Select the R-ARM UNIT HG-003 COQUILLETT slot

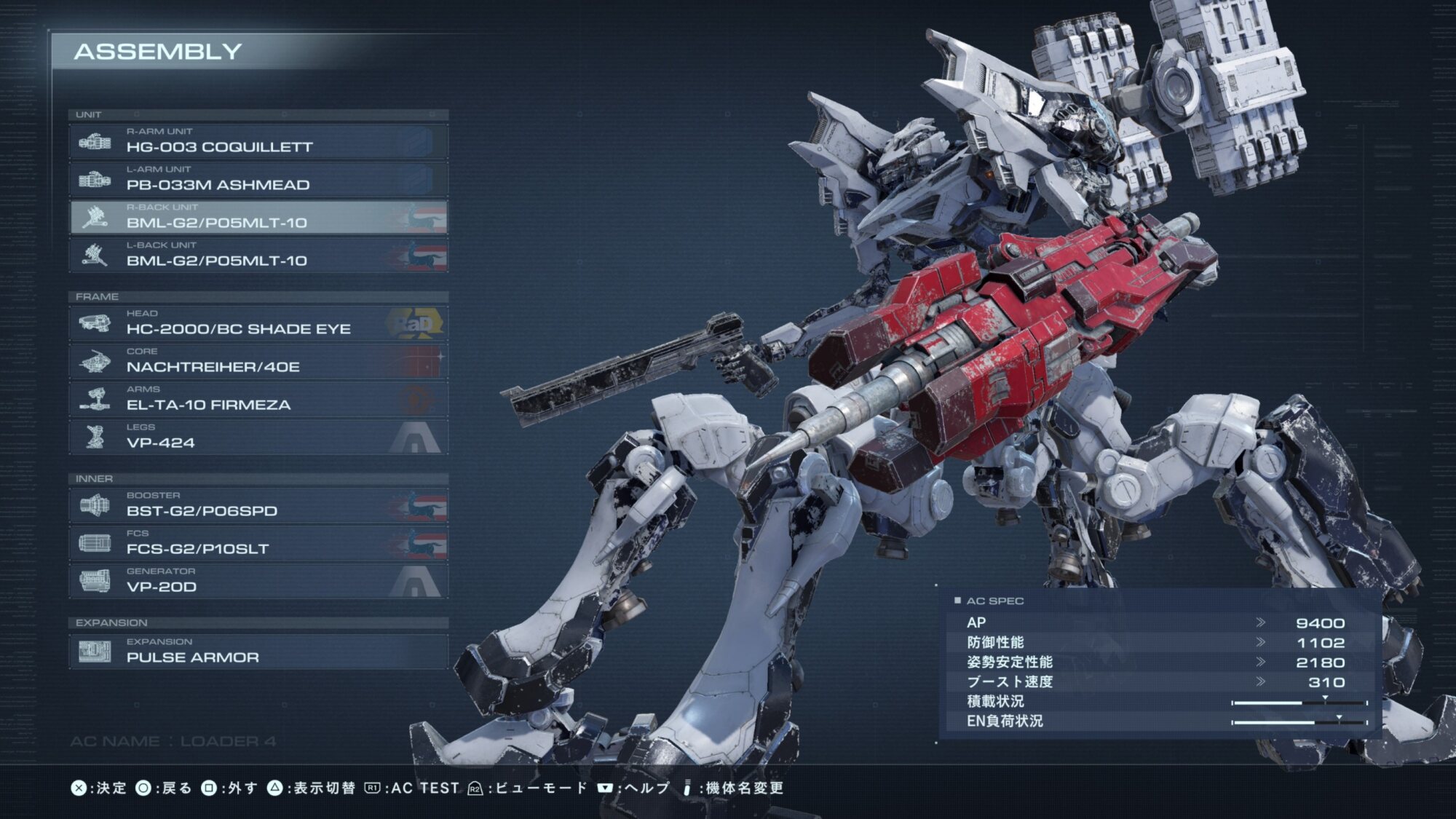click(258, 141)
